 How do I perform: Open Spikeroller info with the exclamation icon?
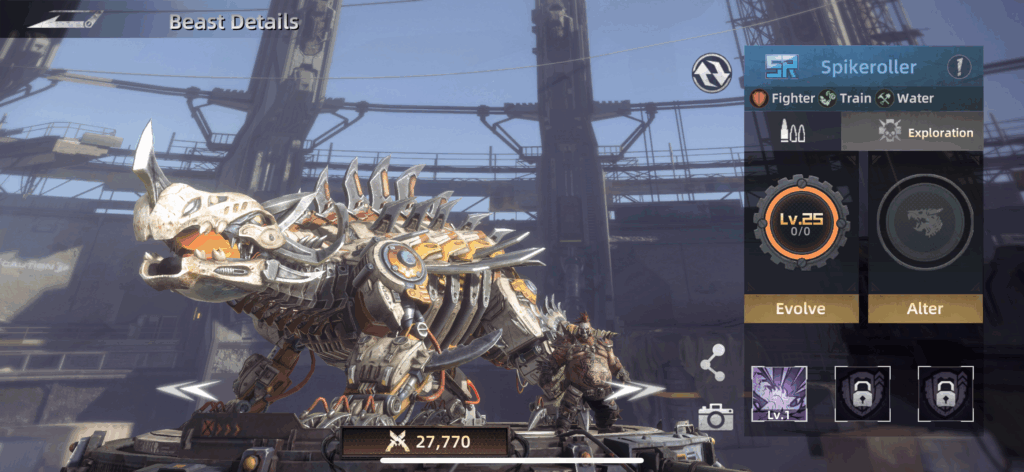960,68
